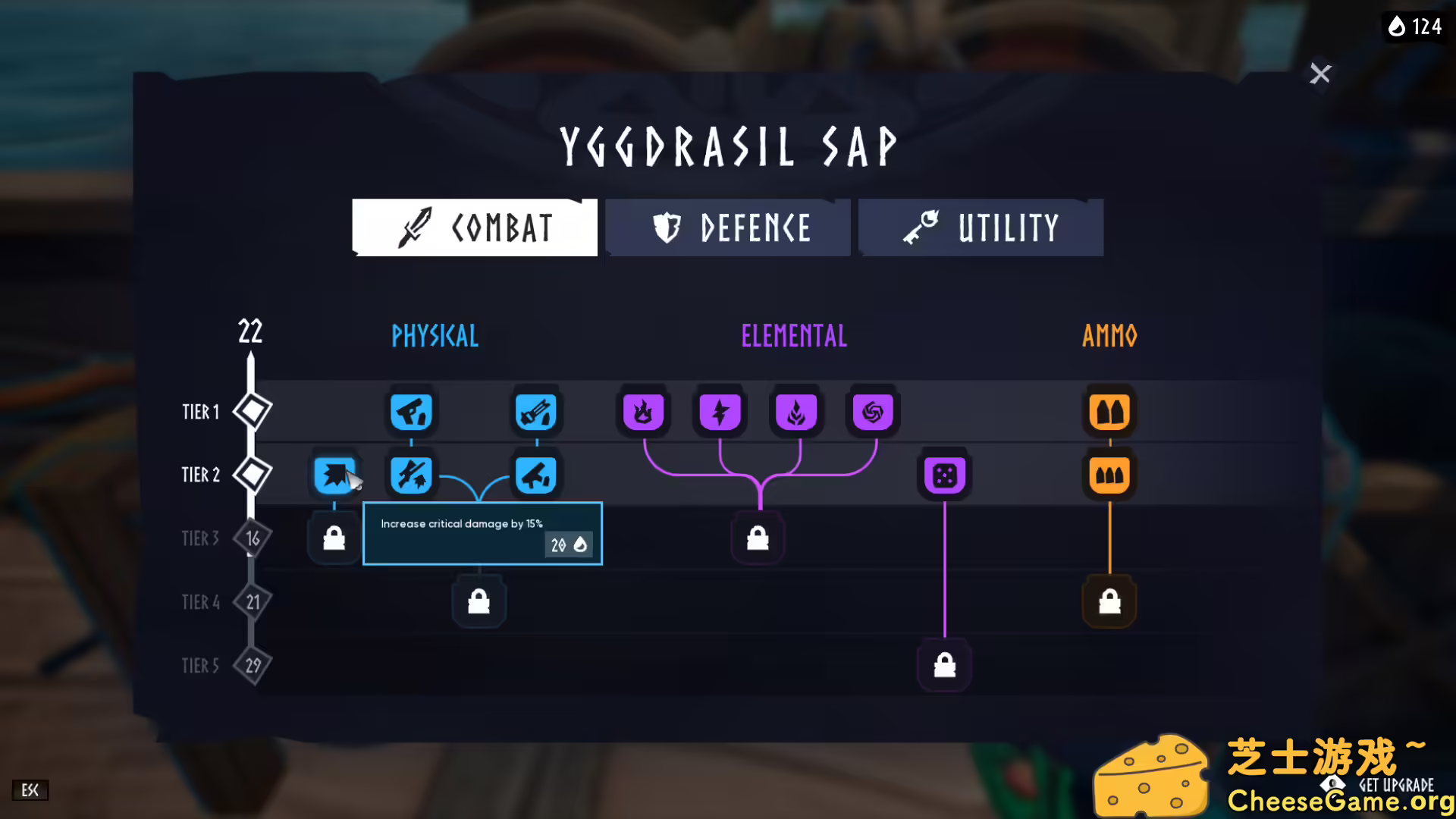1456x819 pixels.
Task: Click the locked Tier 5 node
Action: pyautogui.click(x=944, y=666)
